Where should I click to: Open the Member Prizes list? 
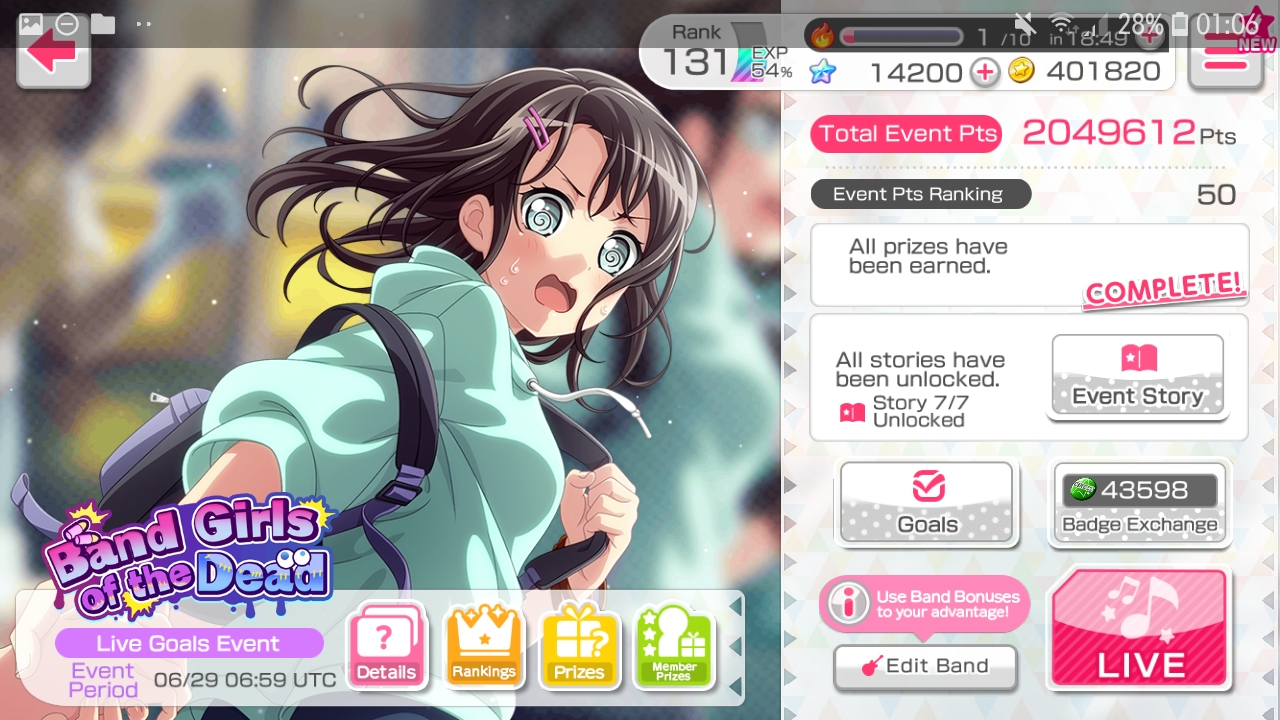(674, 647)
